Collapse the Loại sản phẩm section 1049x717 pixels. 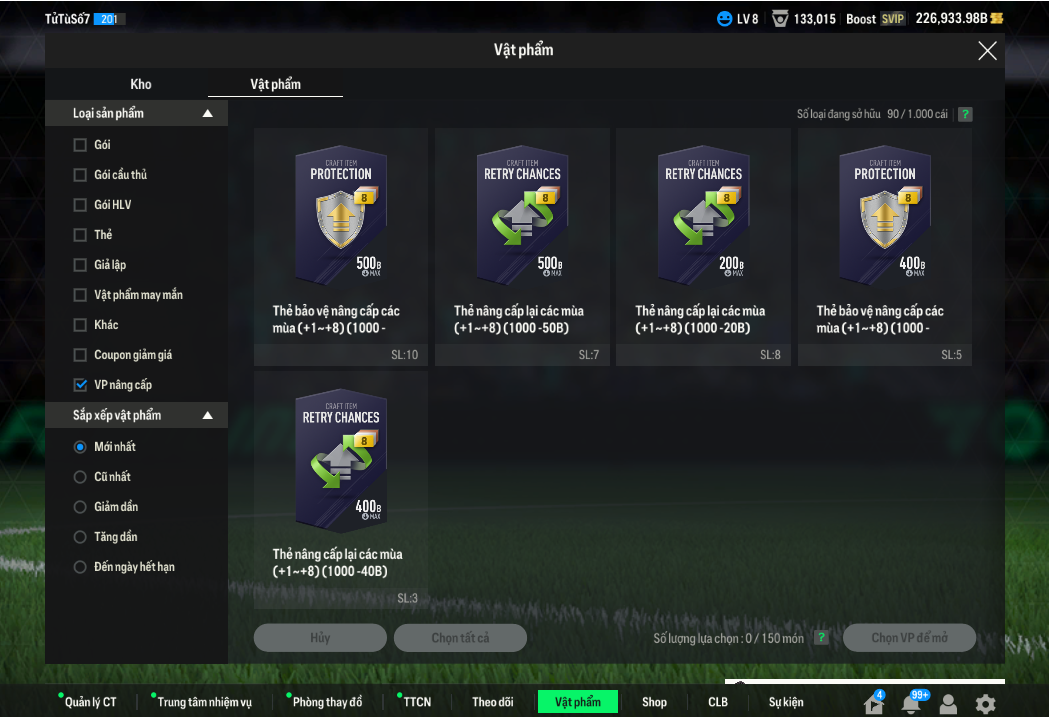click(208, 114)
